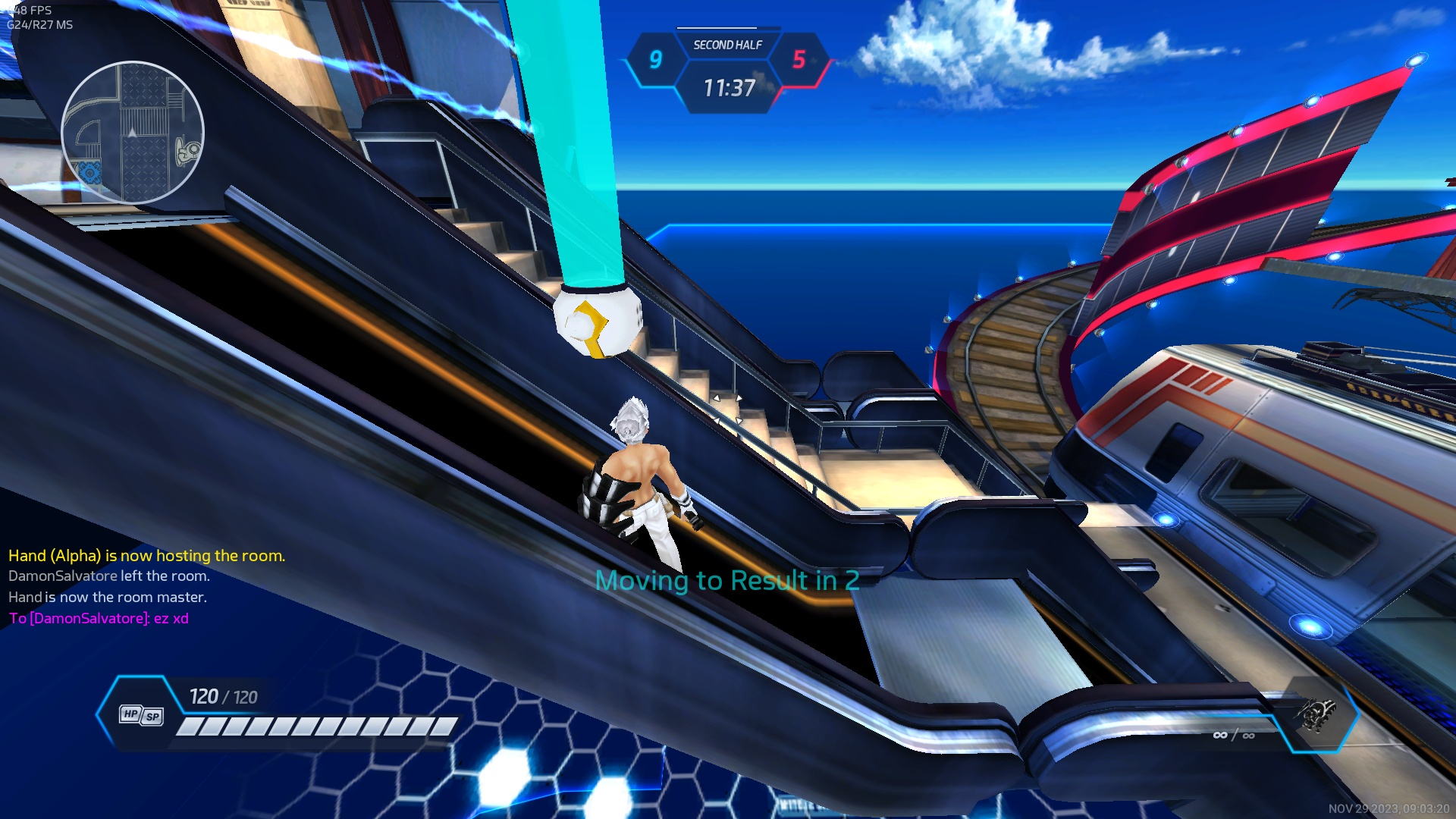Open the DamonSalvatore whisper chat line
The width and height of the screenshot is (1456, 819).
(x=99, y=618)
